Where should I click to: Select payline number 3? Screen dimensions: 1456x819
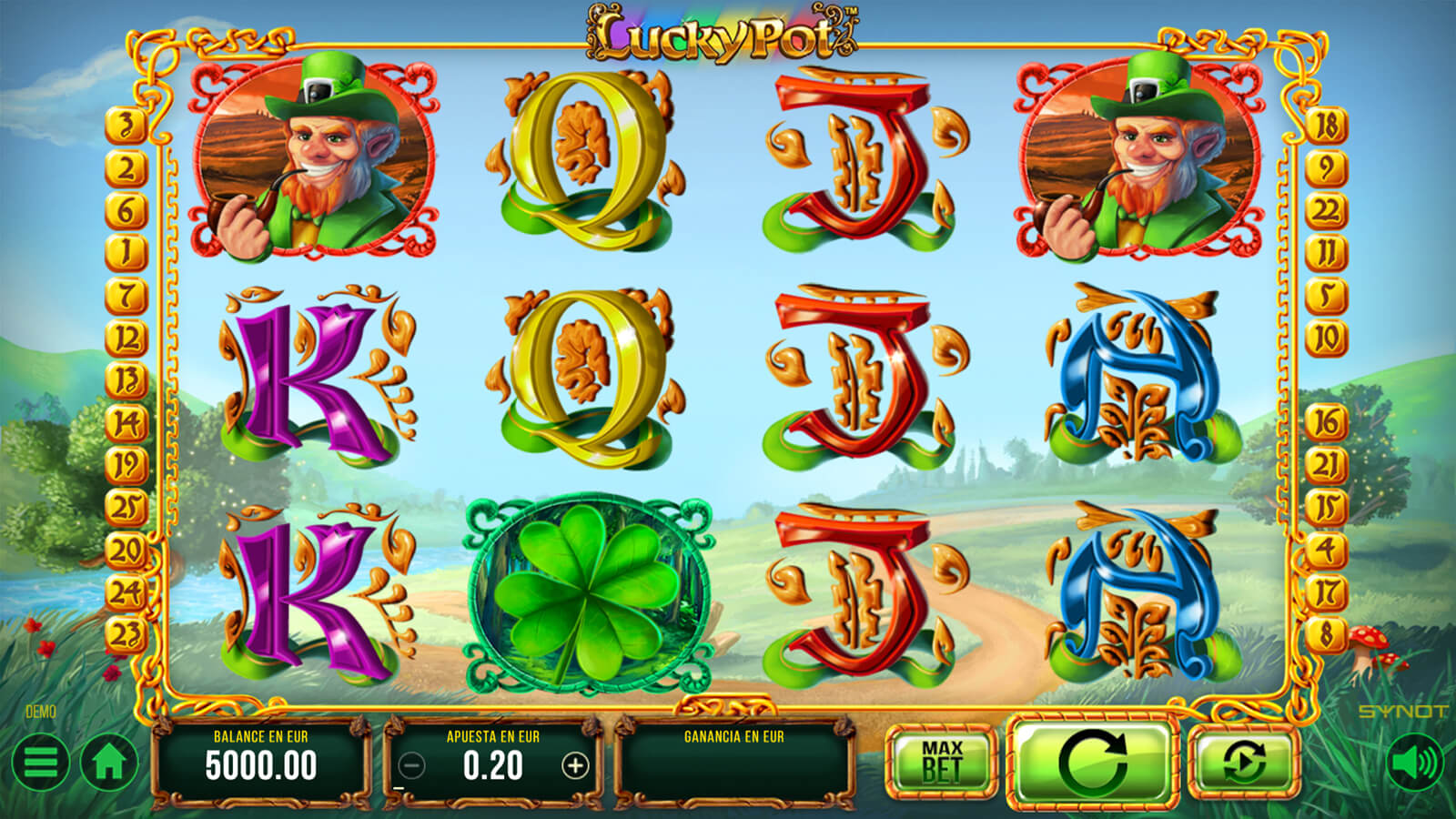point(126,126)
